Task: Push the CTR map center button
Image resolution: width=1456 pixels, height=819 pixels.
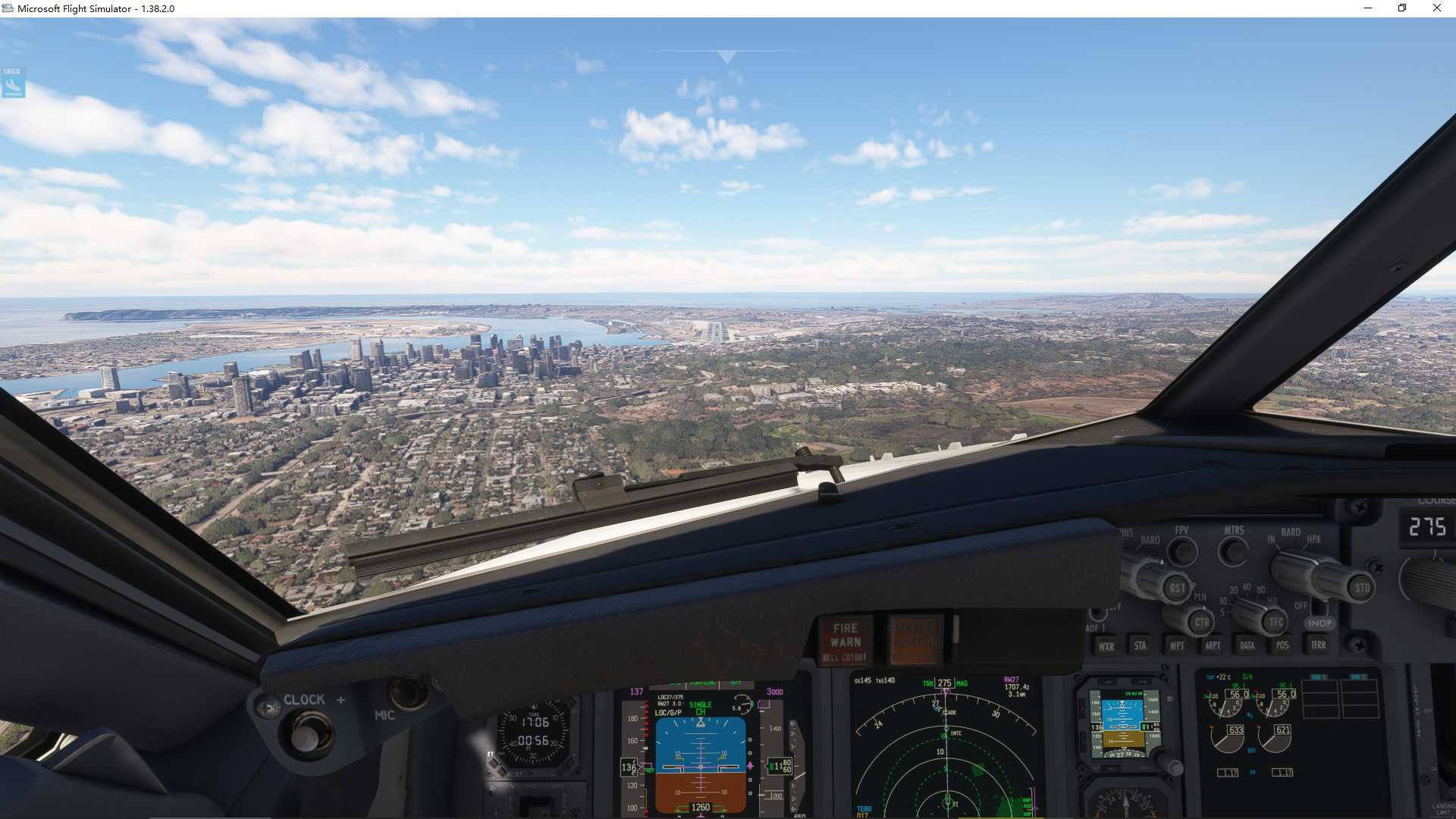Action: pos(1201,623)
